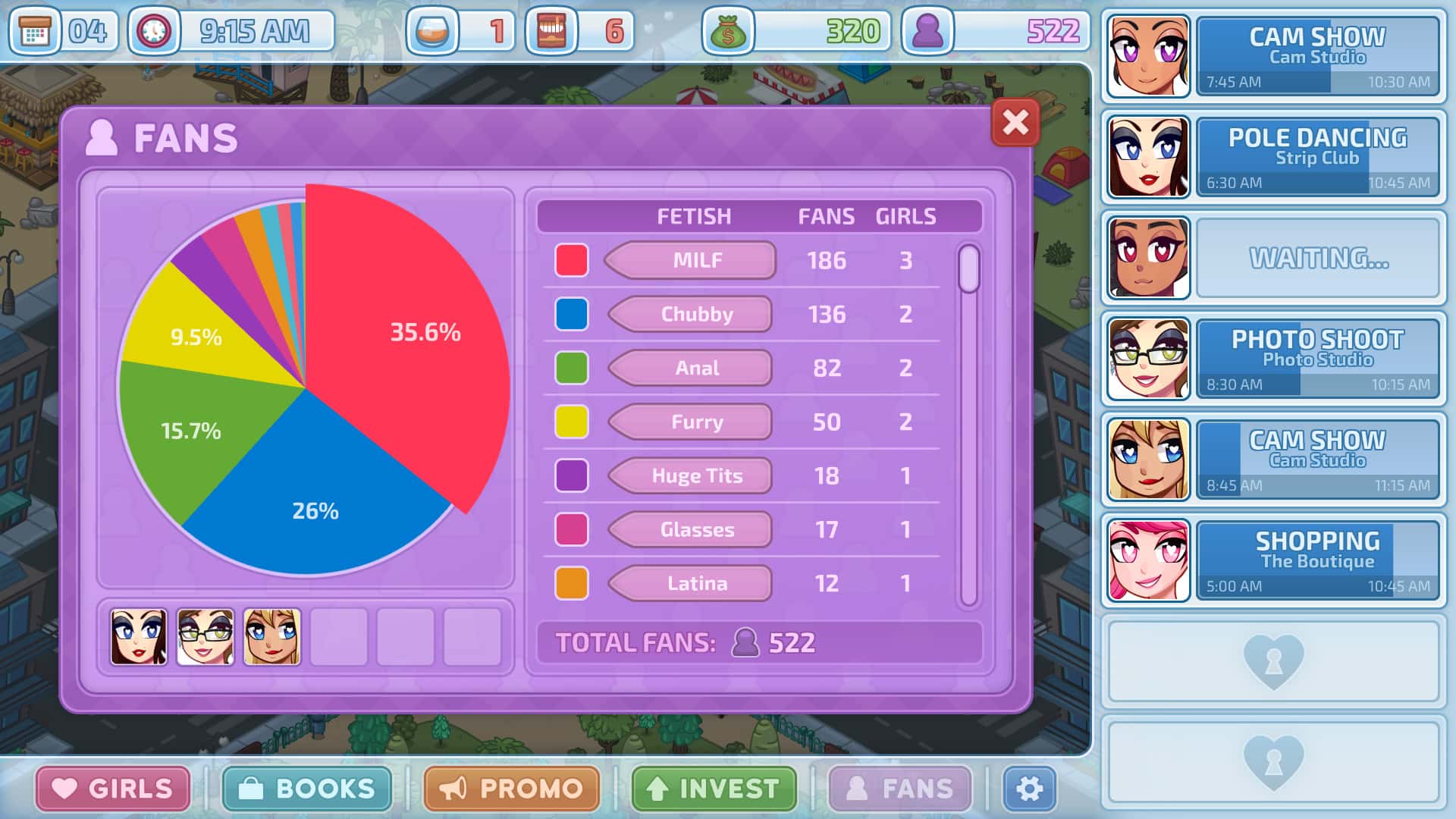The width and height of the screenshot is (1456, 819).
Task: Open the INVEST panel
Action: pos(713,787)
